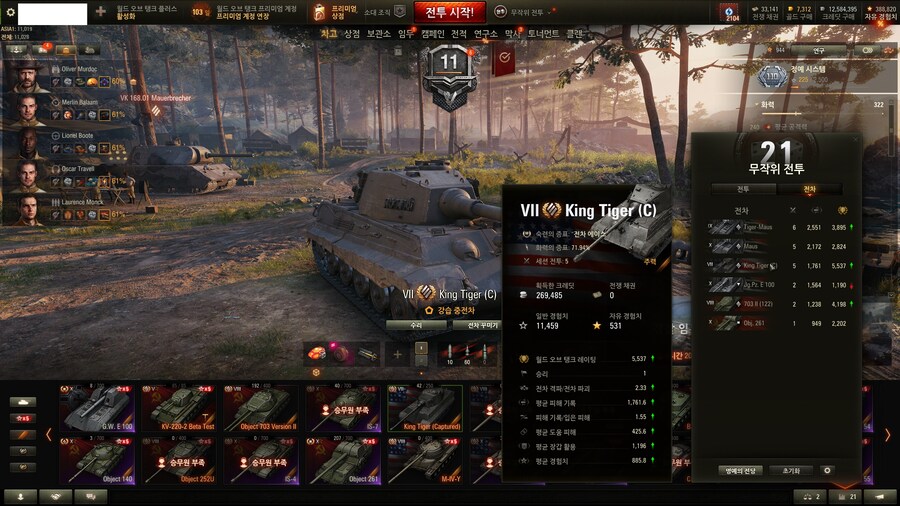The width and height of the screenshot is (900, 506).
Task: Open the 연구 tech tree menu entry
Action: 485,34
